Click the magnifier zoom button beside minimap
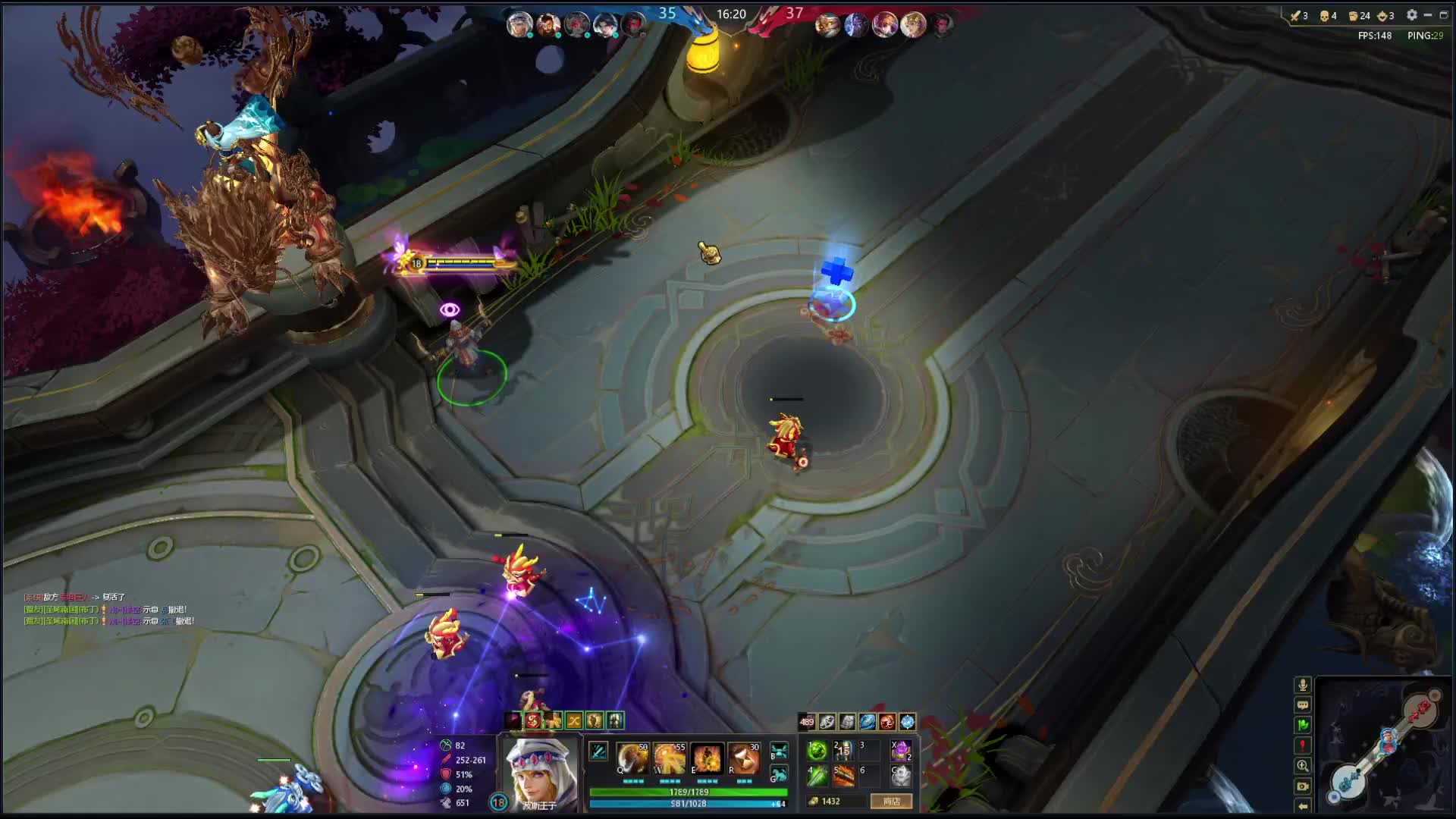 (1303, 766)
